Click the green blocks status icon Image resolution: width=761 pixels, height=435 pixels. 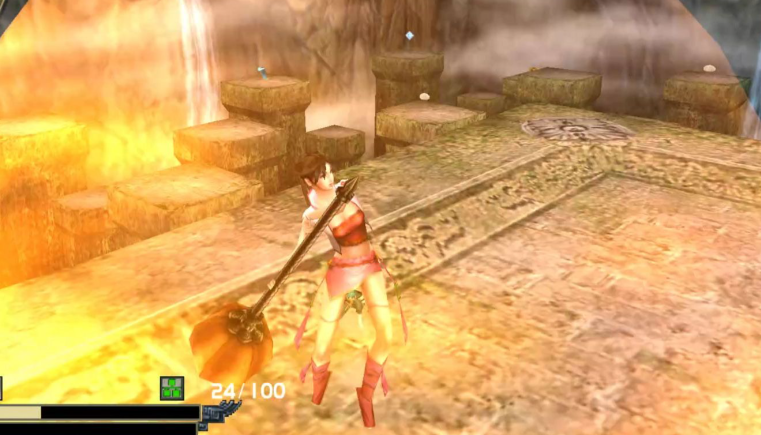click(x=172, y=389)
